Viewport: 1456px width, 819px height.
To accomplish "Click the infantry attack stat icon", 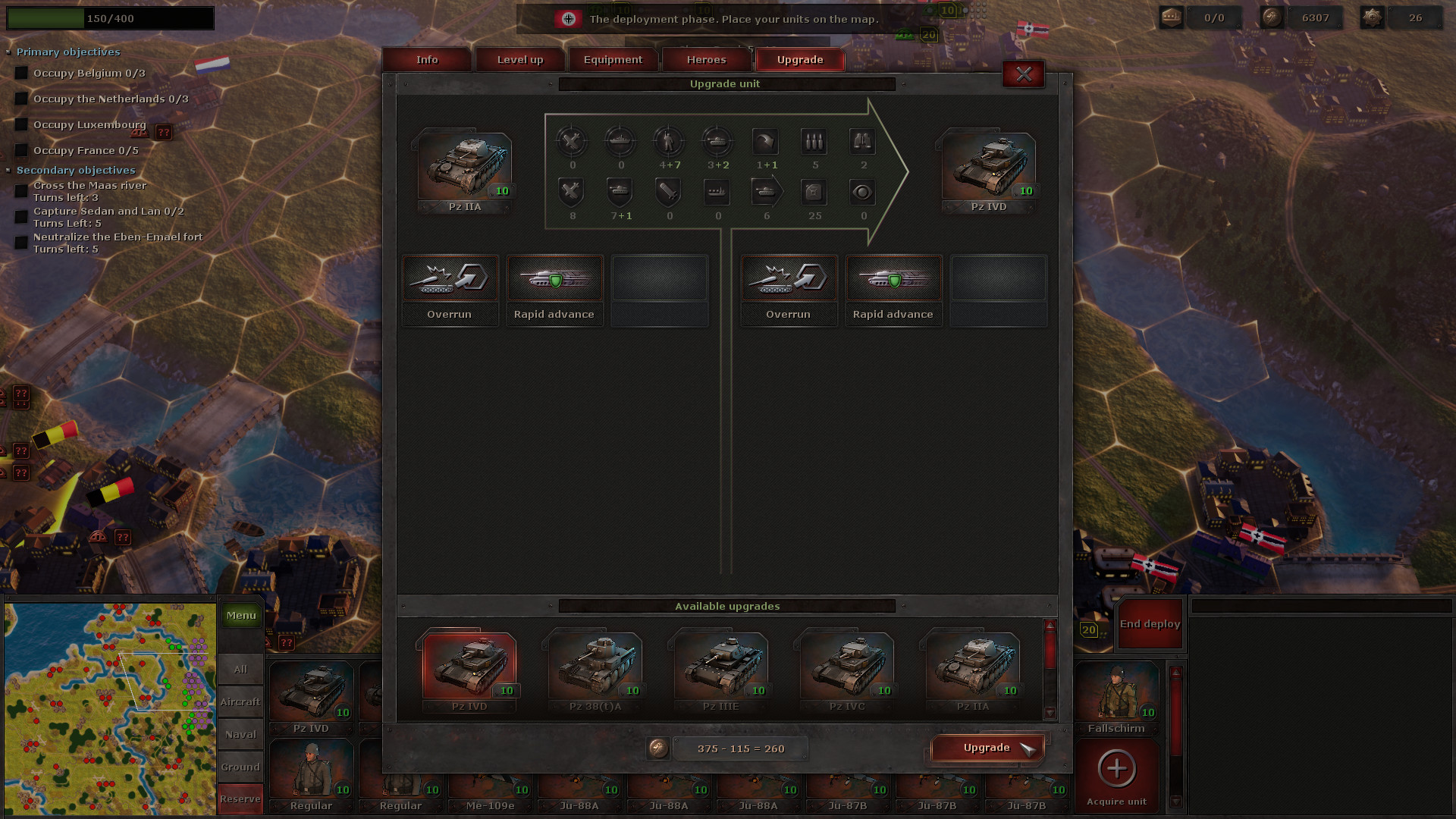I will 669,142.
